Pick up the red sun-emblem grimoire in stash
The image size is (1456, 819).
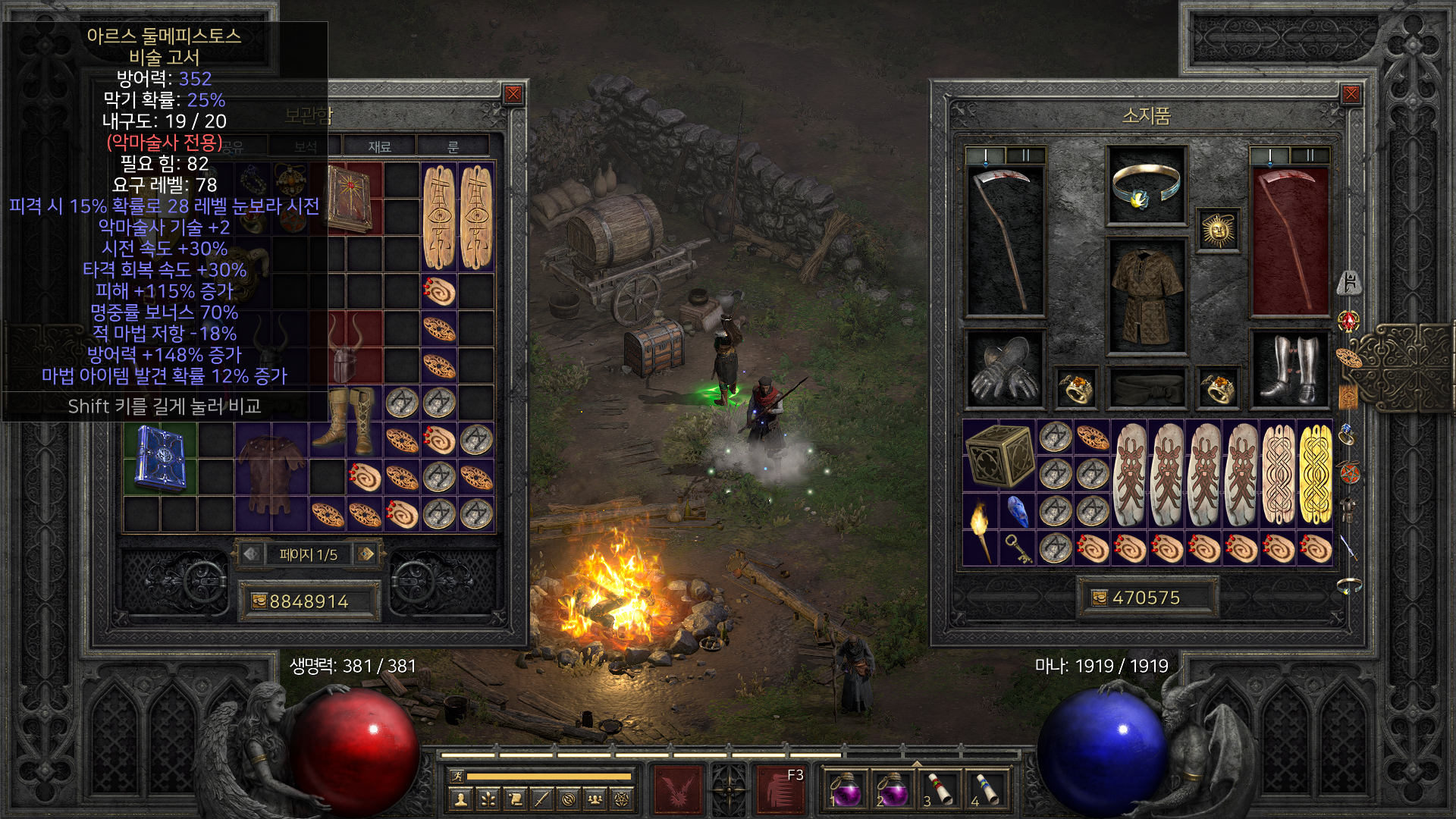coord(347,198)
